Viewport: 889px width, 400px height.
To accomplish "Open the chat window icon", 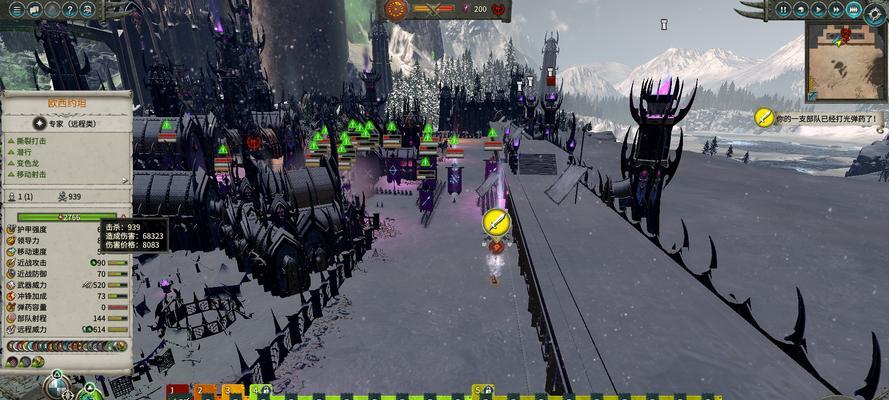I will pos(34,9).
